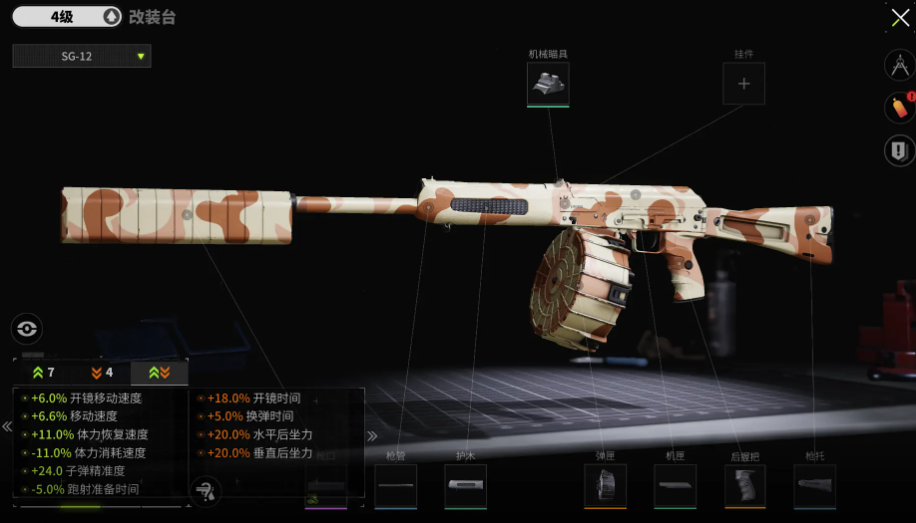Screen dimensions: 916x523
Task: Choose the drum magazine (弹匣) slot
Action: (605, 486)
